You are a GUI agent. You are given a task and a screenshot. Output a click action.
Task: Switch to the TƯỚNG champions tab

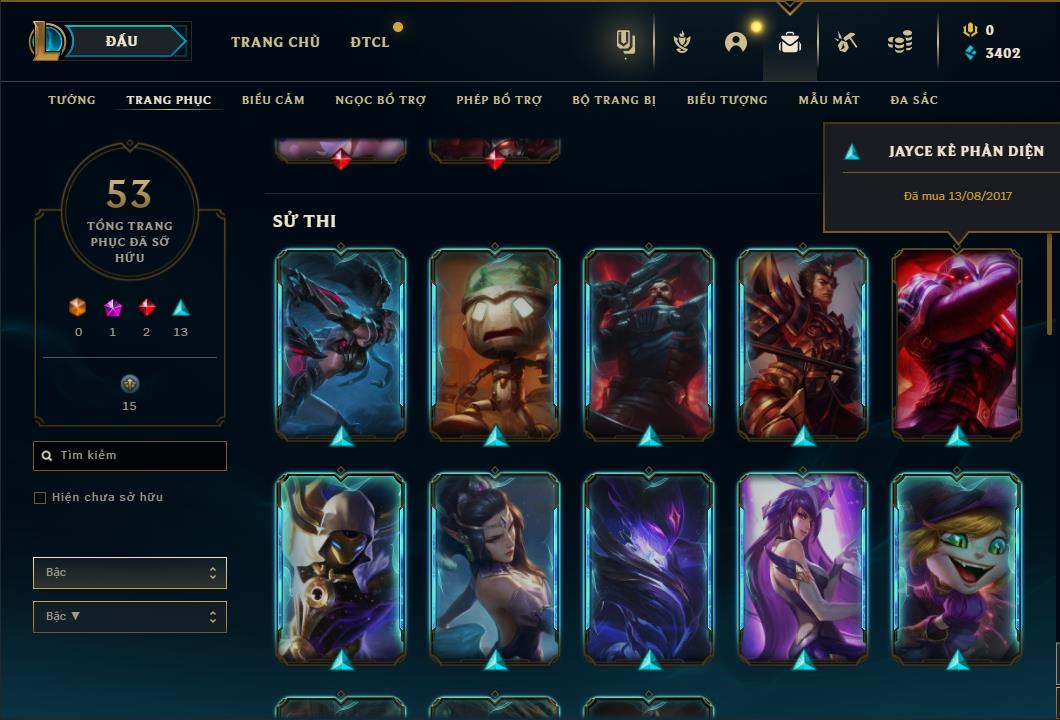point(72,100)
